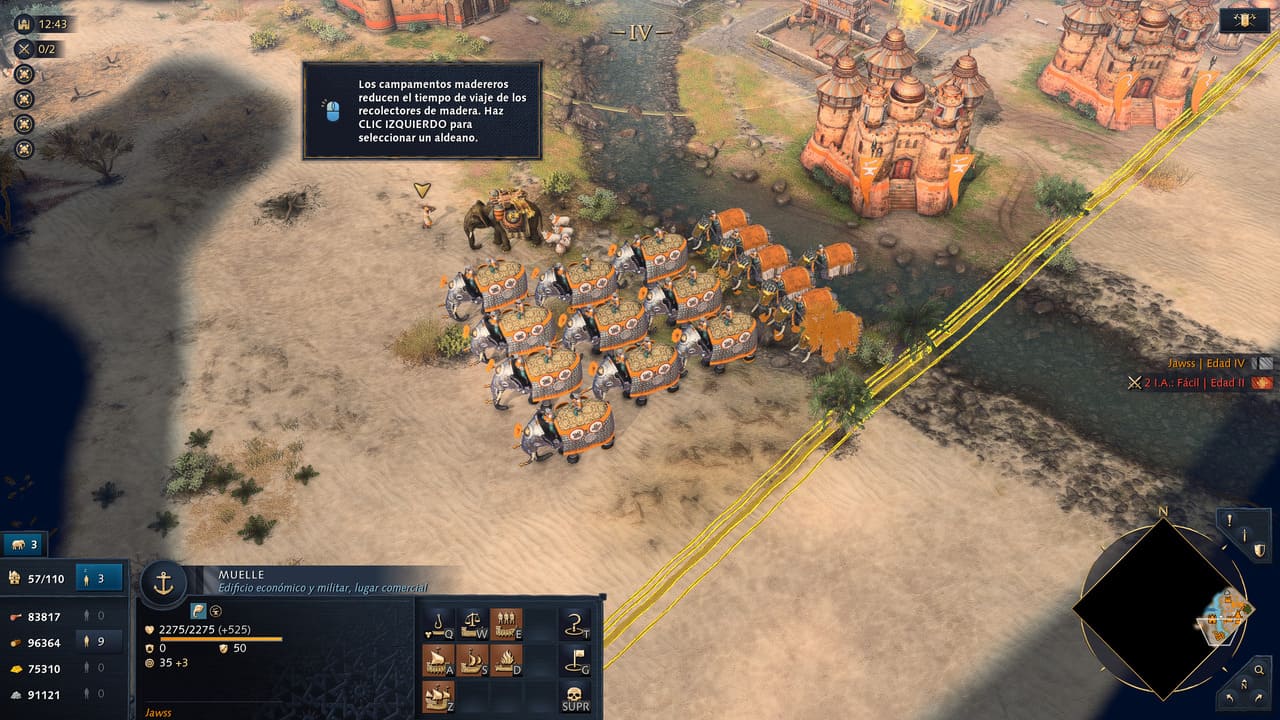The height and width of the screenshot is (720, 1280).
Task: Set the dock rally point flag
Action: pyautogui.click(x=575, y=659)
